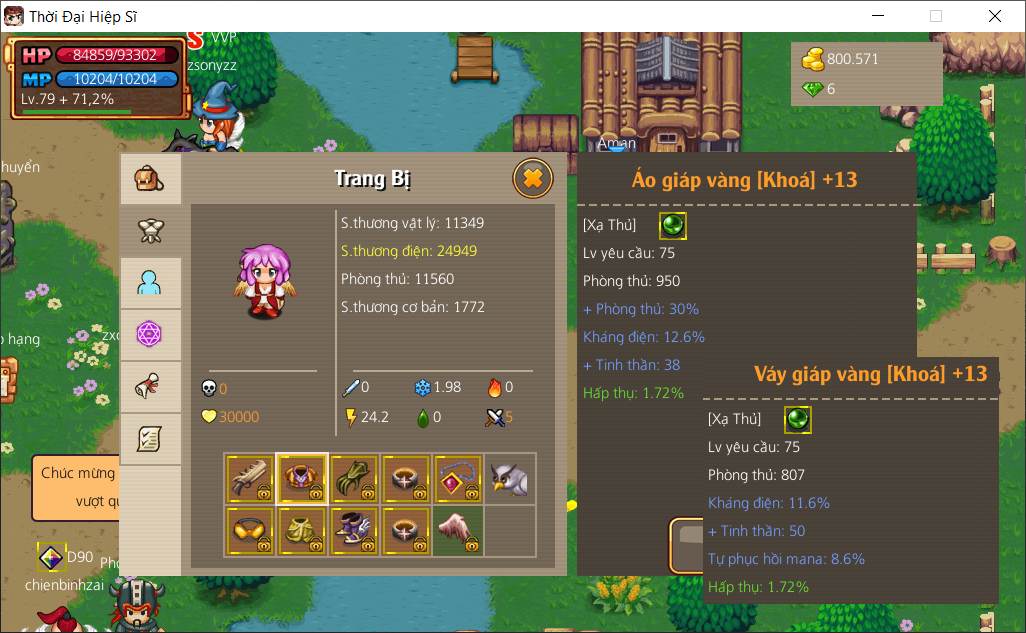Select the purple winged boots slot
The width and height of the screenshot is (1026, 633).
click(354, 530)
